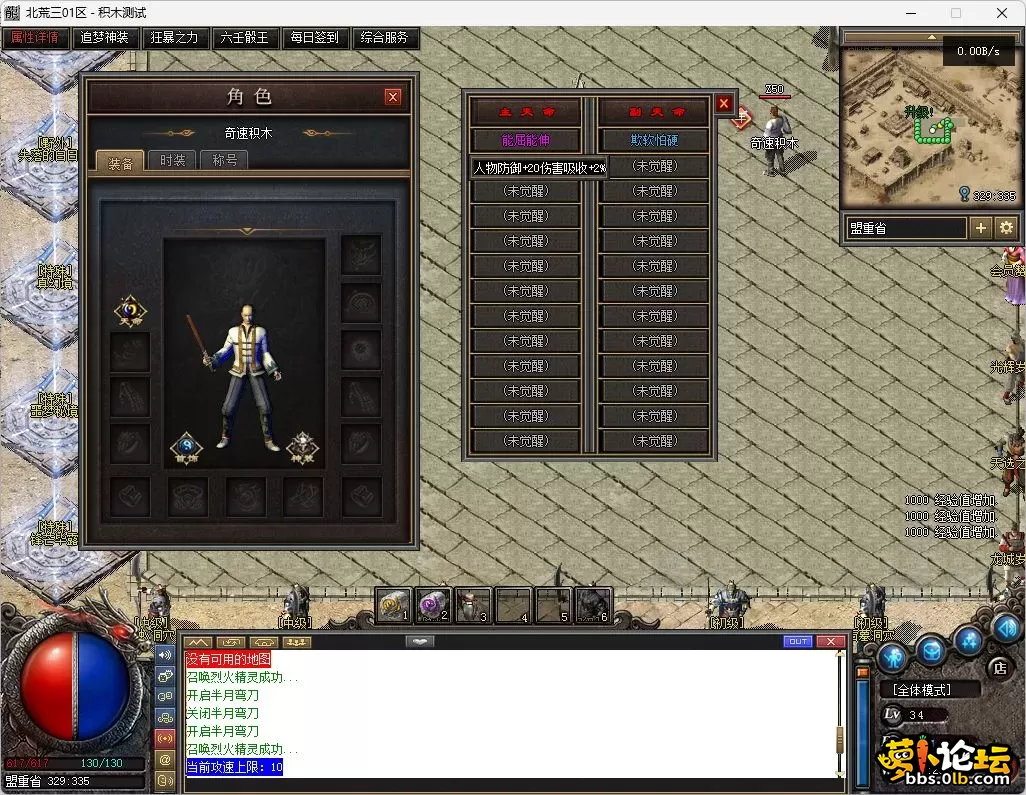The width and height of the screenshot is (1026, 795).
Task: Select the 欺软怕硬 destiny entry
Action: click(x=654, y=140)
